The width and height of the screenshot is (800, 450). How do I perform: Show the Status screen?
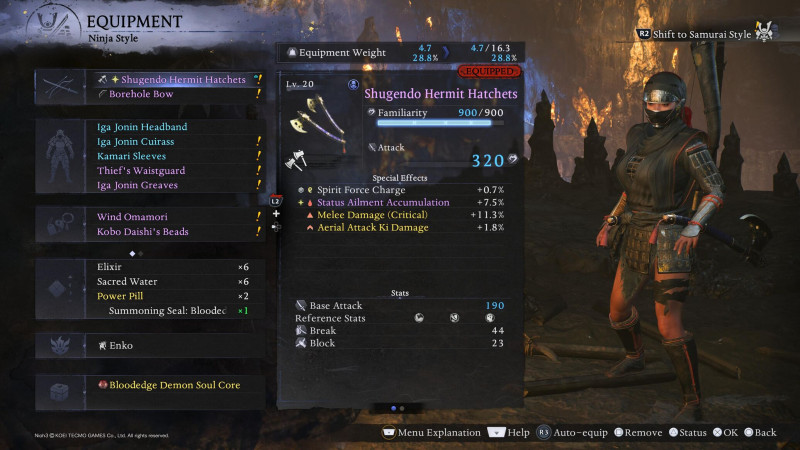coord(688,433)
